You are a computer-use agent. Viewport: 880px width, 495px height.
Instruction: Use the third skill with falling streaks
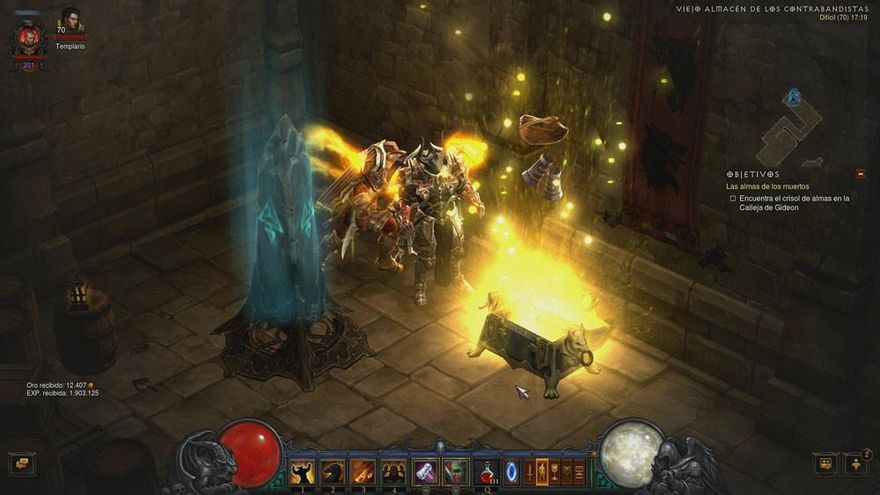tap(363, 471)
